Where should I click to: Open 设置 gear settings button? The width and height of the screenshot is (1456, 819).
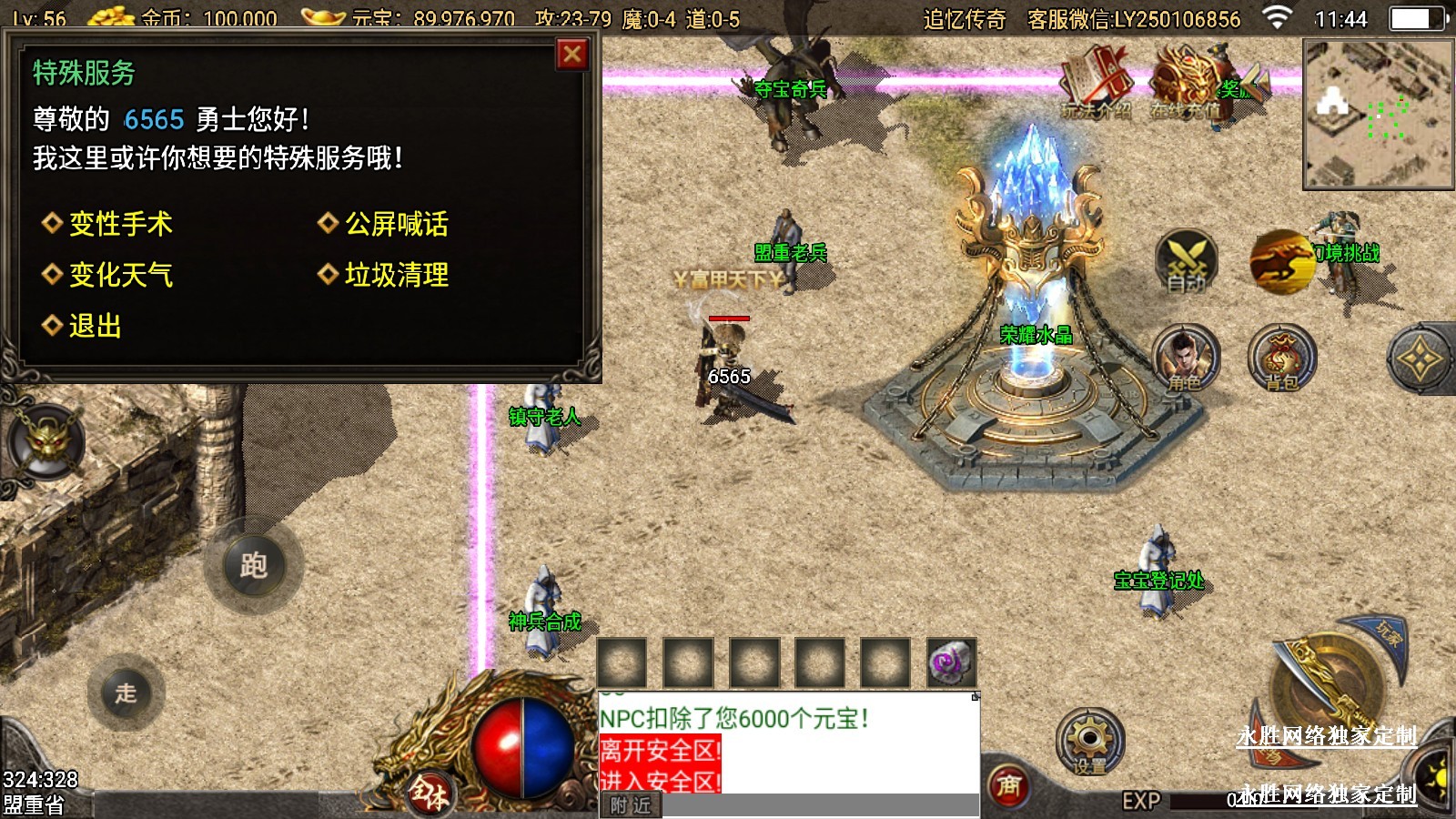(1089, 742)
